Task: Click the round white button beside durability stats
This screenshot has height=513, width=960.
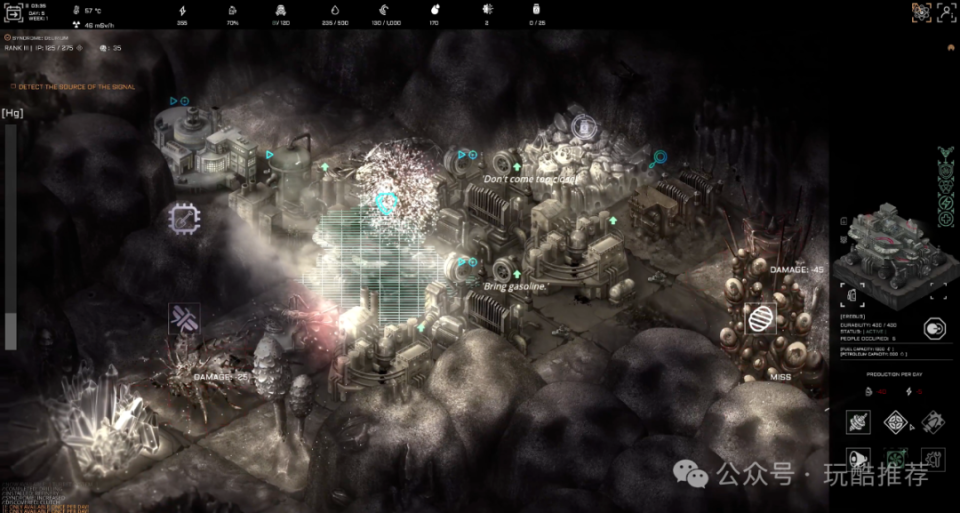Action: [934, 328]
